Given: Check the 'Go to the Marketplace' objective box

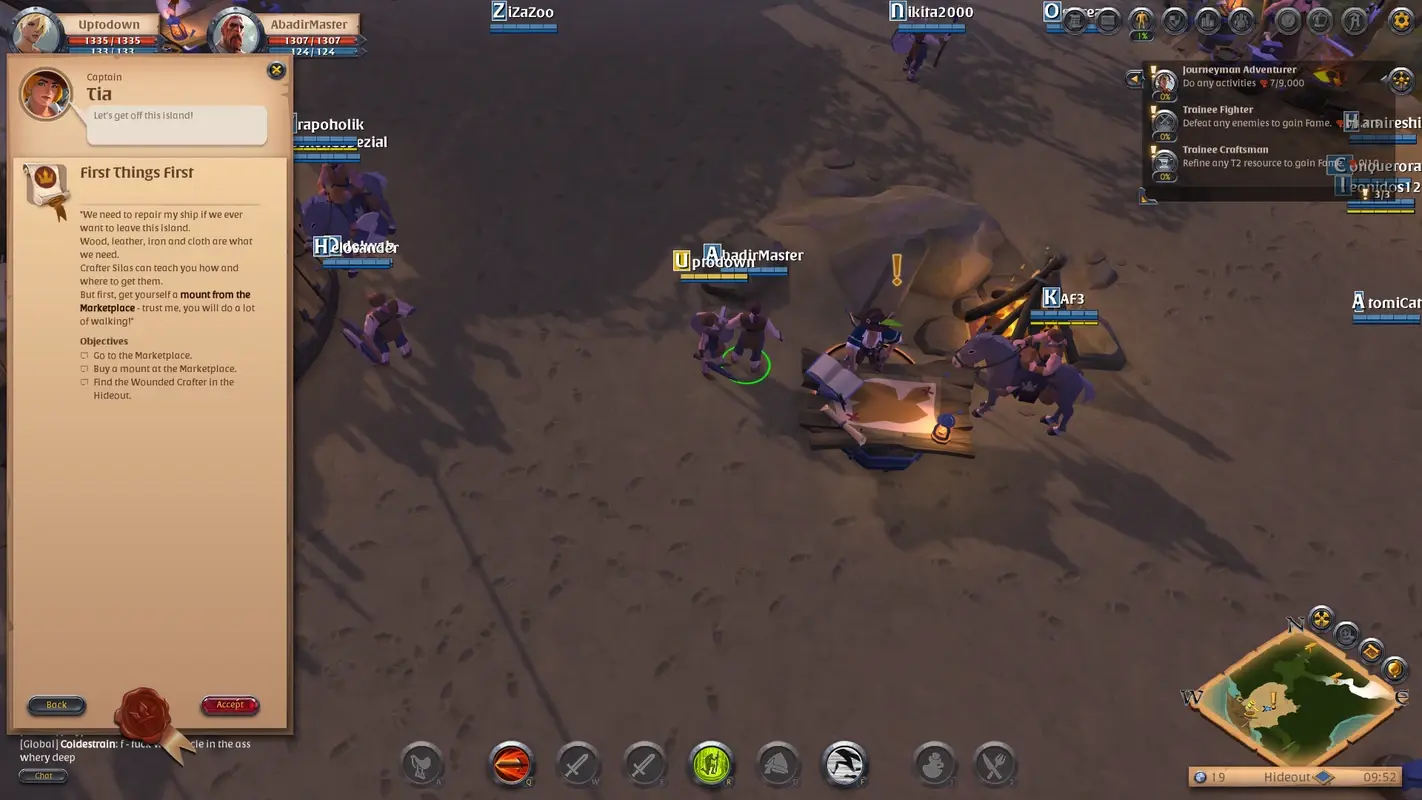Looking at the screenshot, I should click(83, 355).
